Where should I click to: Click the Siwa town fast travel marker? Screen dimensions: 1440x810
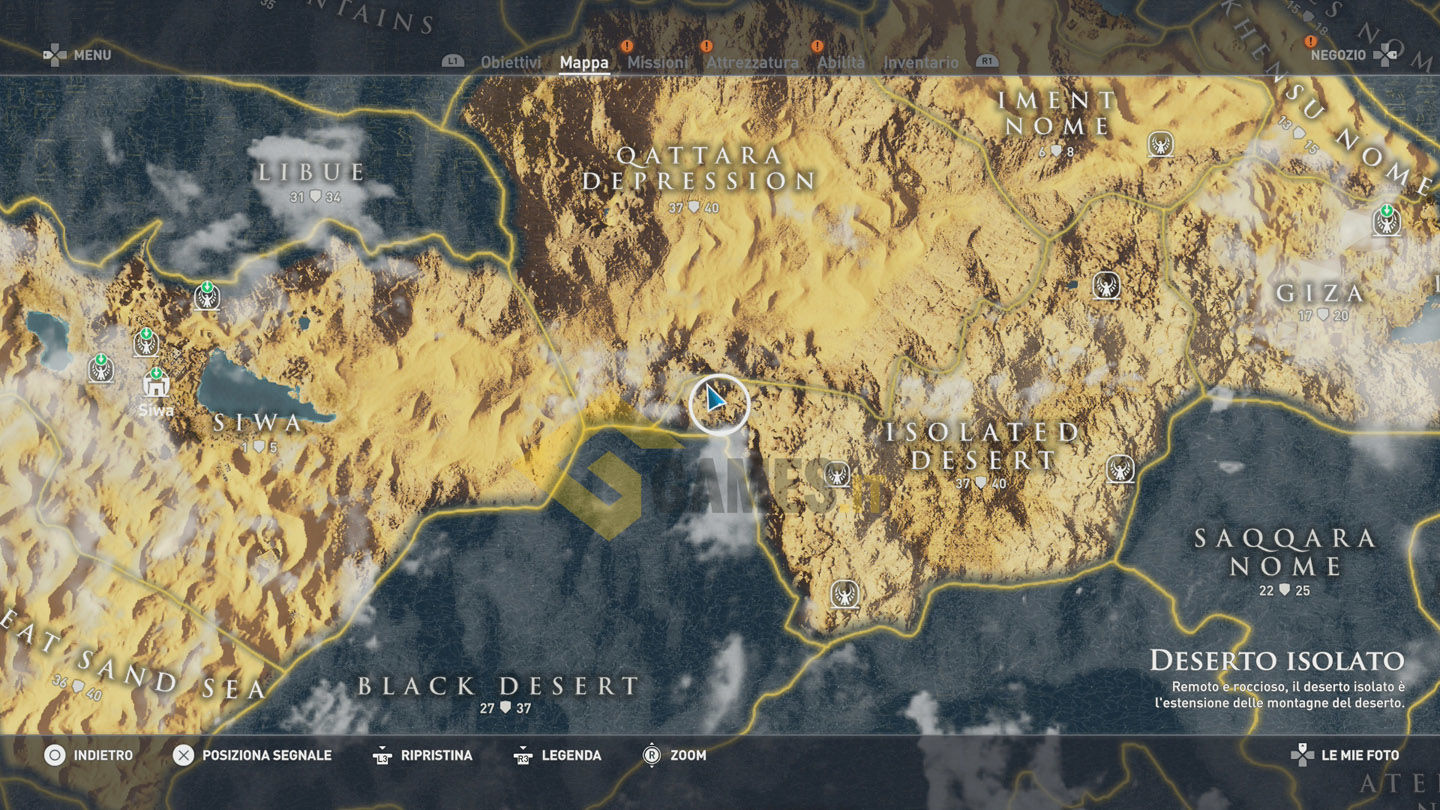pos(156,382)
